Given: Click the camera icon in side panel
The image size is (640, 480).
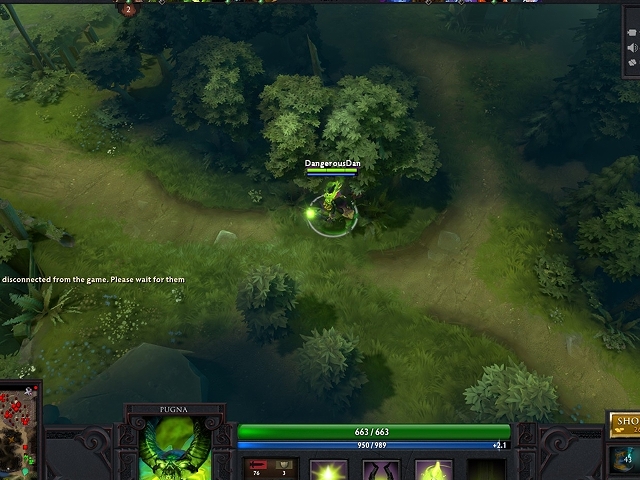Looking at the screenshot, I should (632, 31).
